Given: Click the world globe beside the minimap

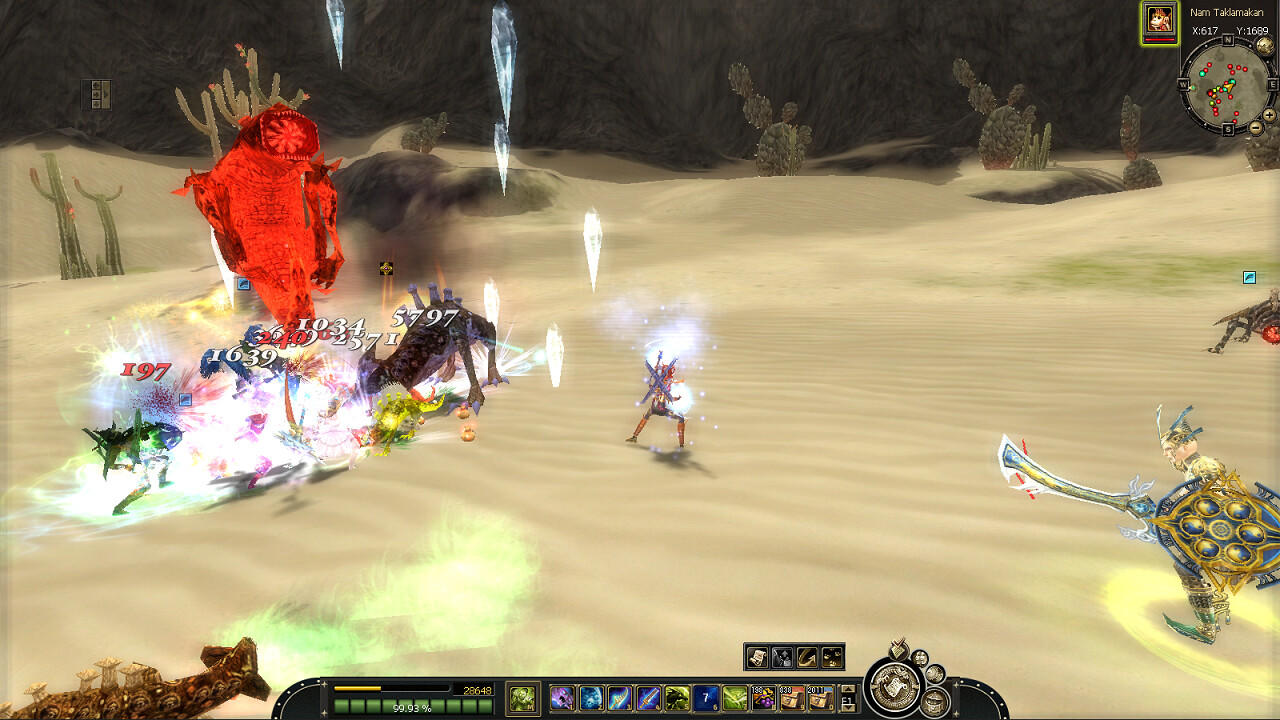Looking at the screenshot, I should pyautogui.click(x=1266, y=45).
